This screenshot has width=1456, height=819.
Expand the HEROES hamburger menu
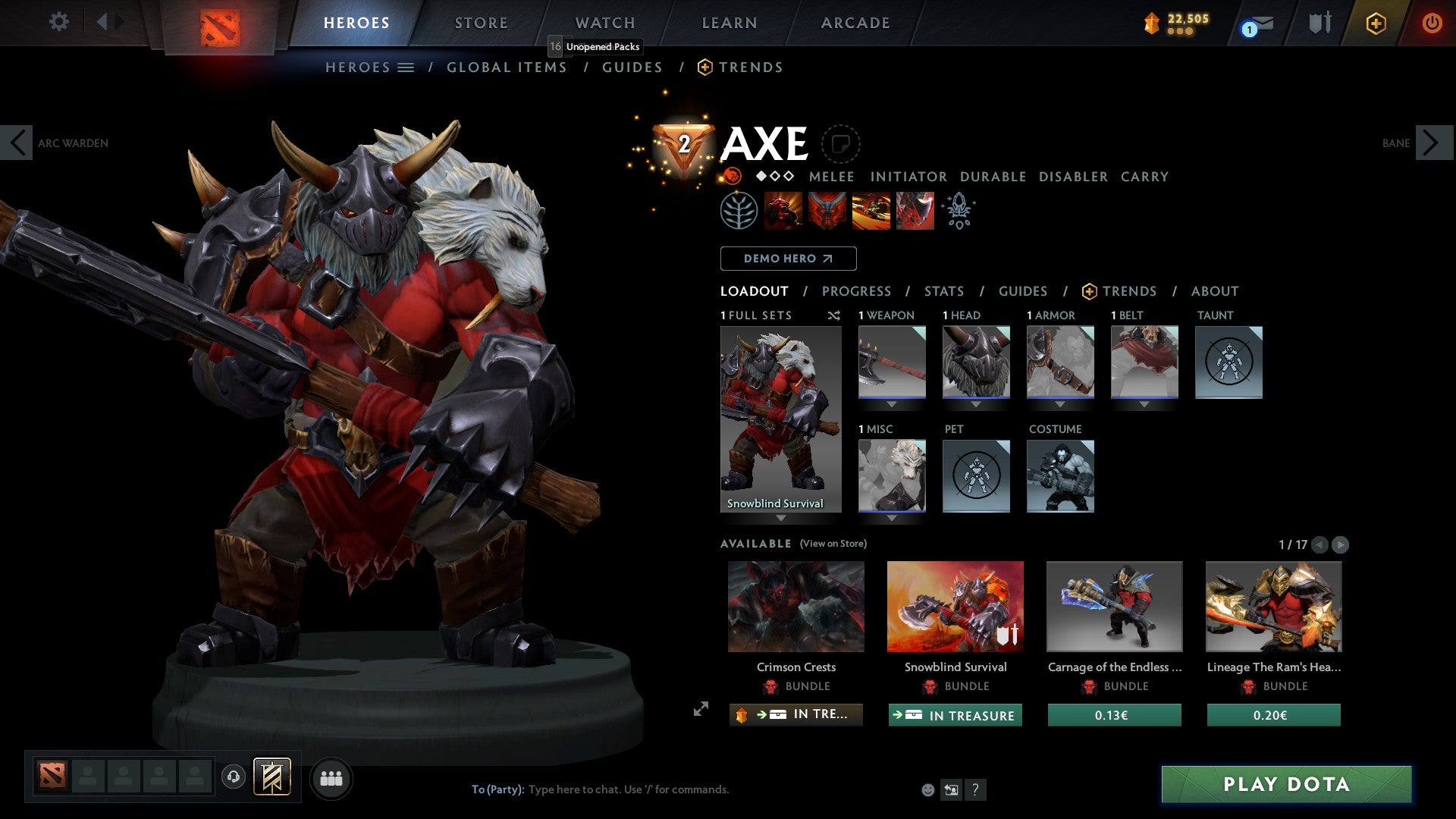(x=406, y=67)
